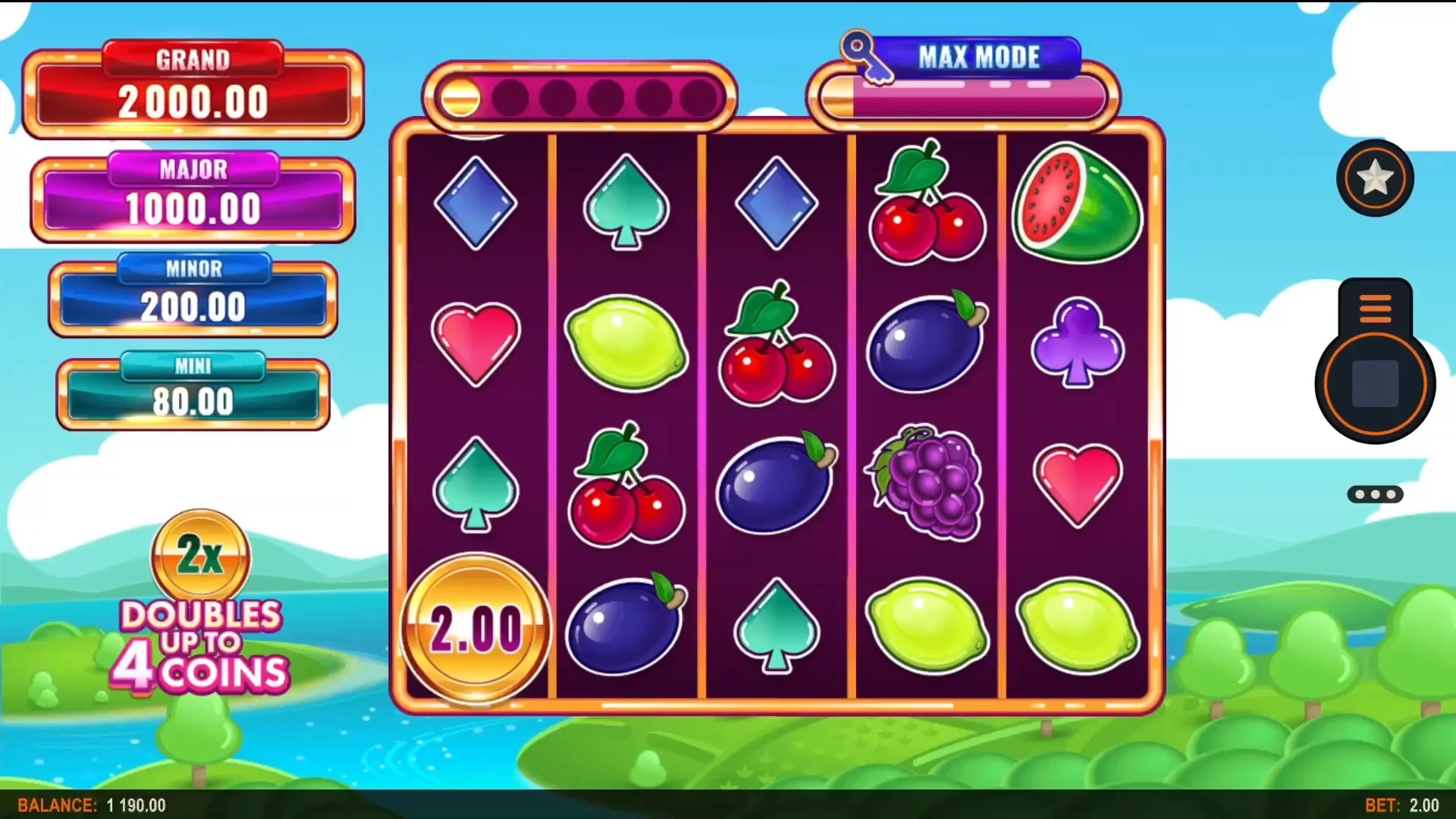Open the three-dot options button
This screenshot has height=819, width=1456.
1375,494
